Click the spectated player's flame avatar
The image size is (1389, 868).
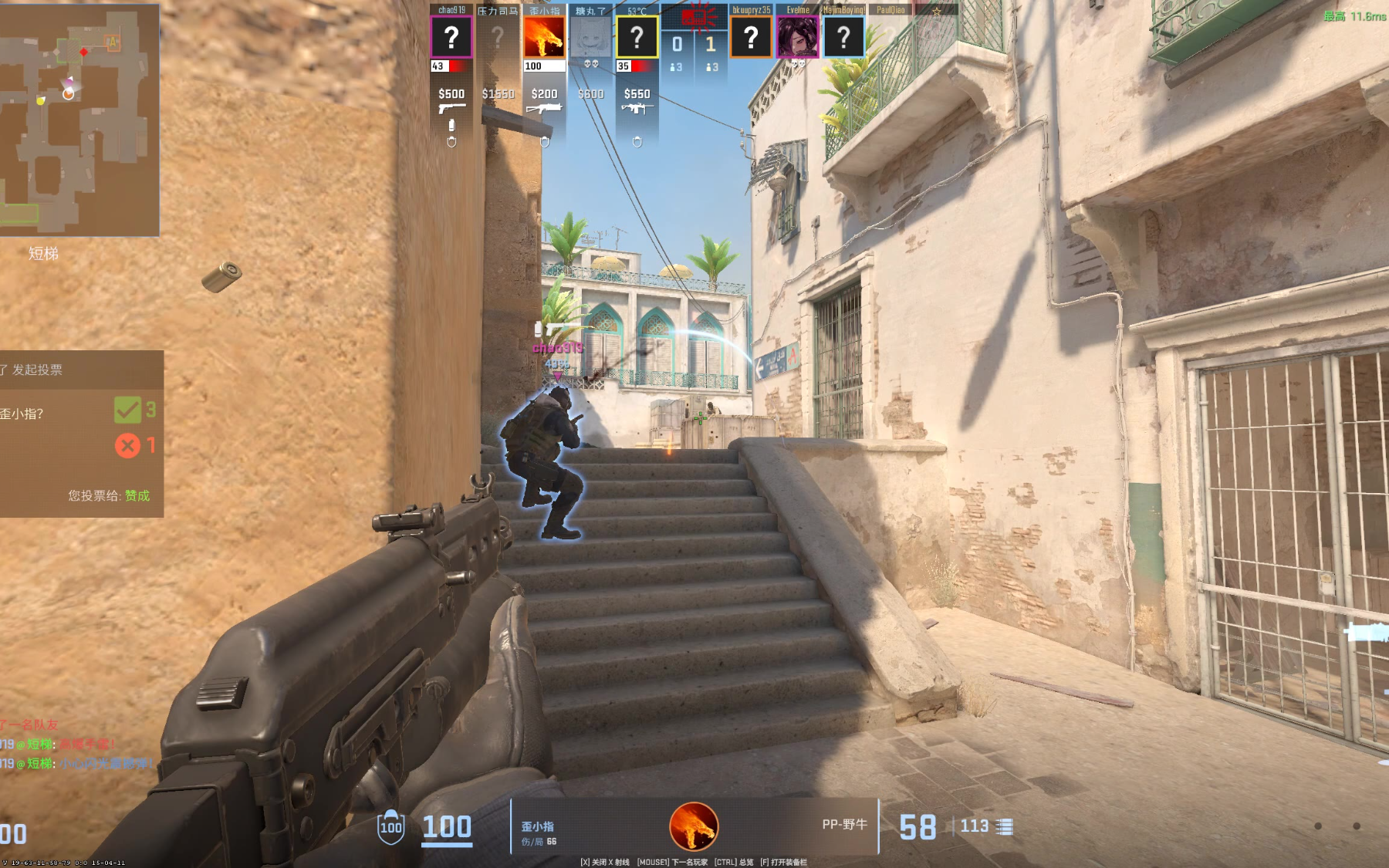point(694,826)
